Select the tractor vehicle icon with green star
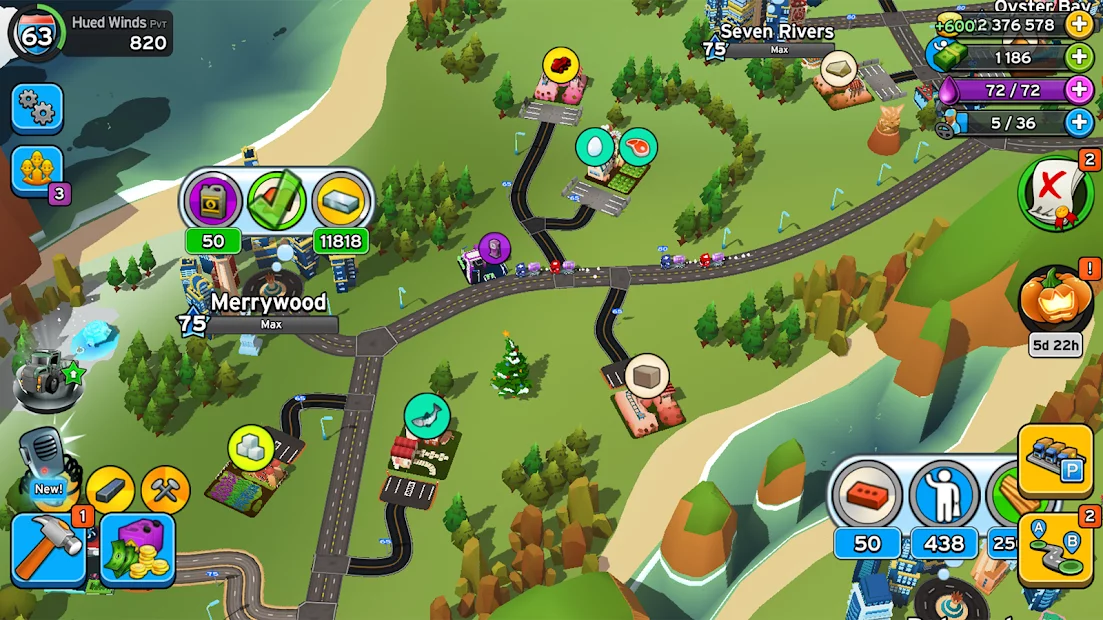The width and height of the screenshot is (1103, 620). click(x=46, y=373)
